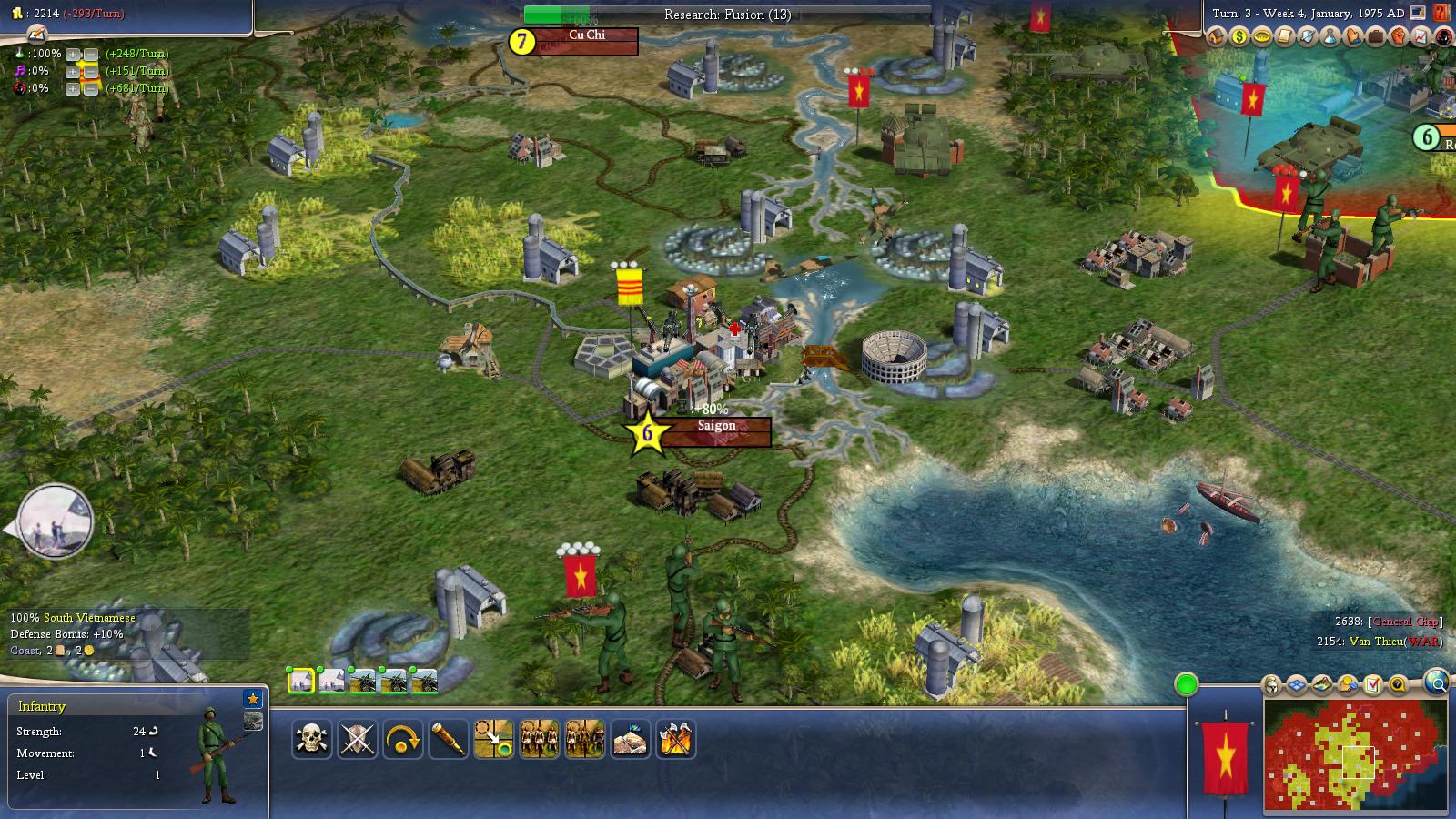Click the Research: Fusion progress bar
The width and height of the screenshot is (1456, 819).
727,15
